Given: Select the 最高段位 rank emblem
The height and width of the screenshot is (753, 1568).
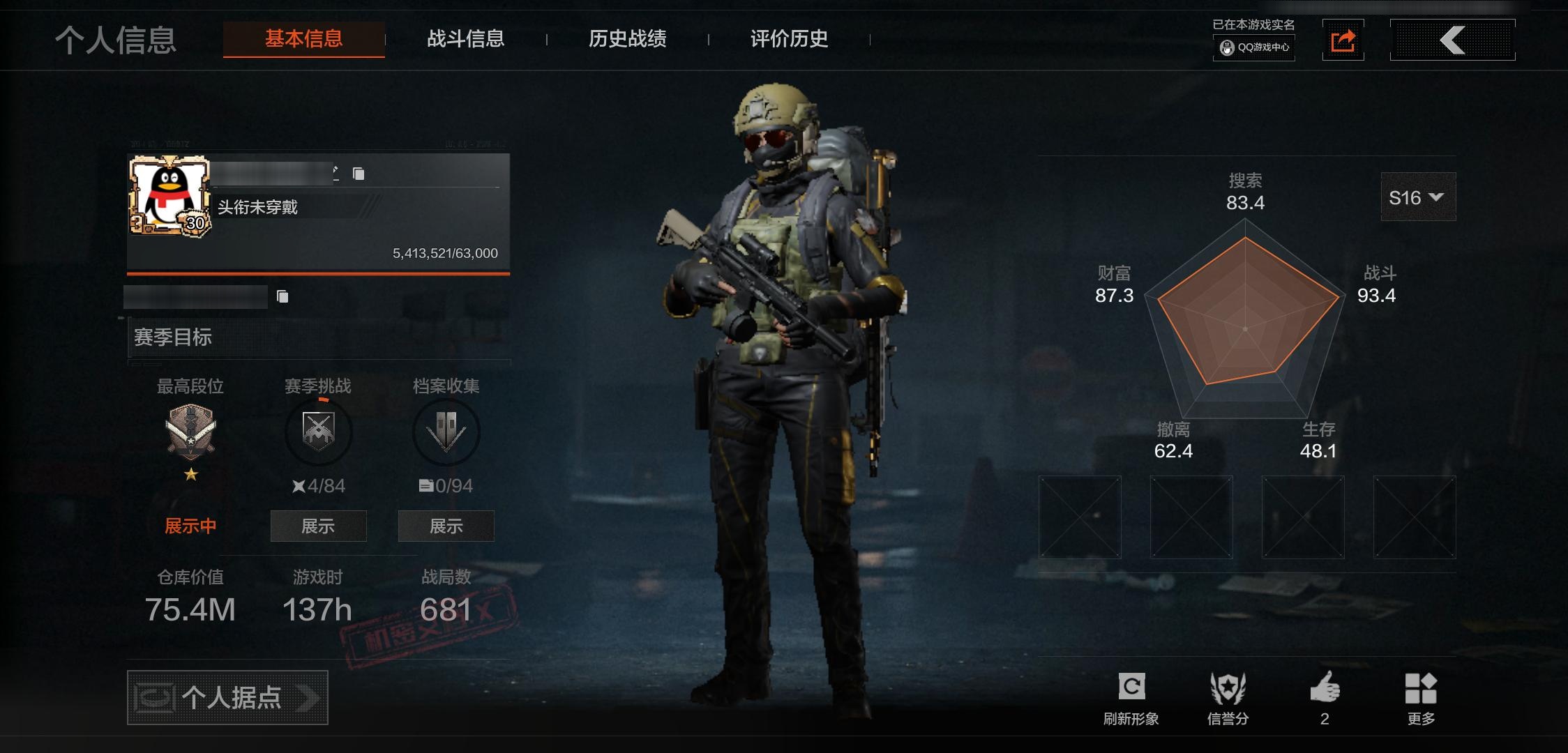Looking at the screenshot, I should point(190,431).
